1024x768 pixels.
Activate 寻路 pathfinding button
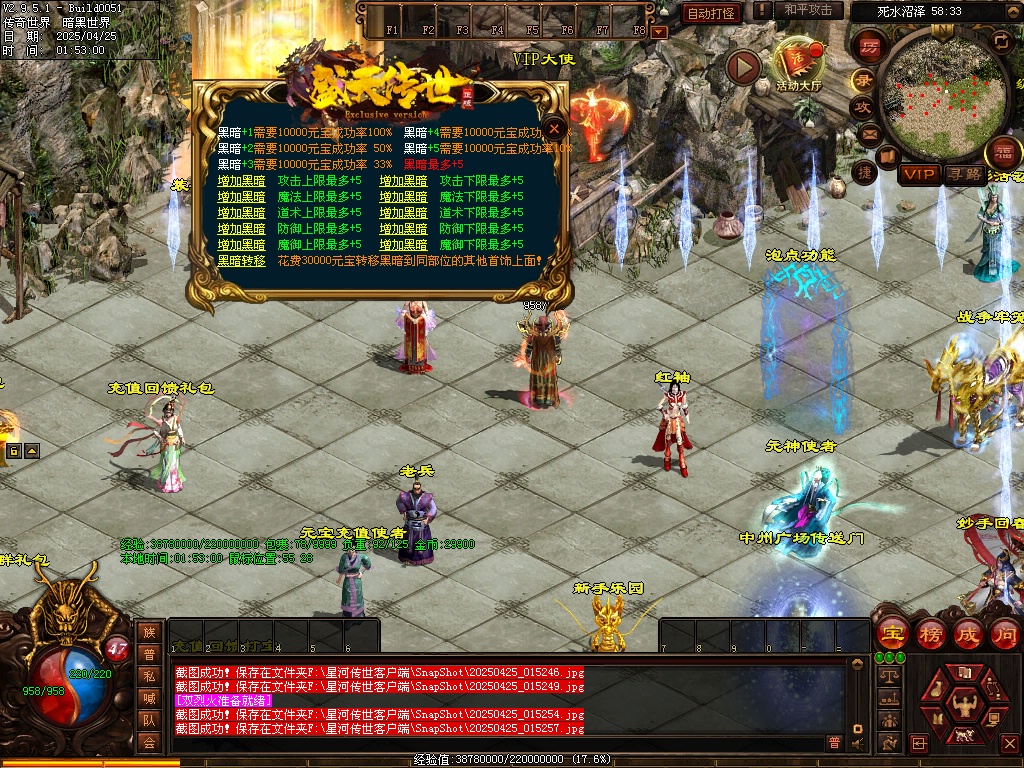click(964, 174)
